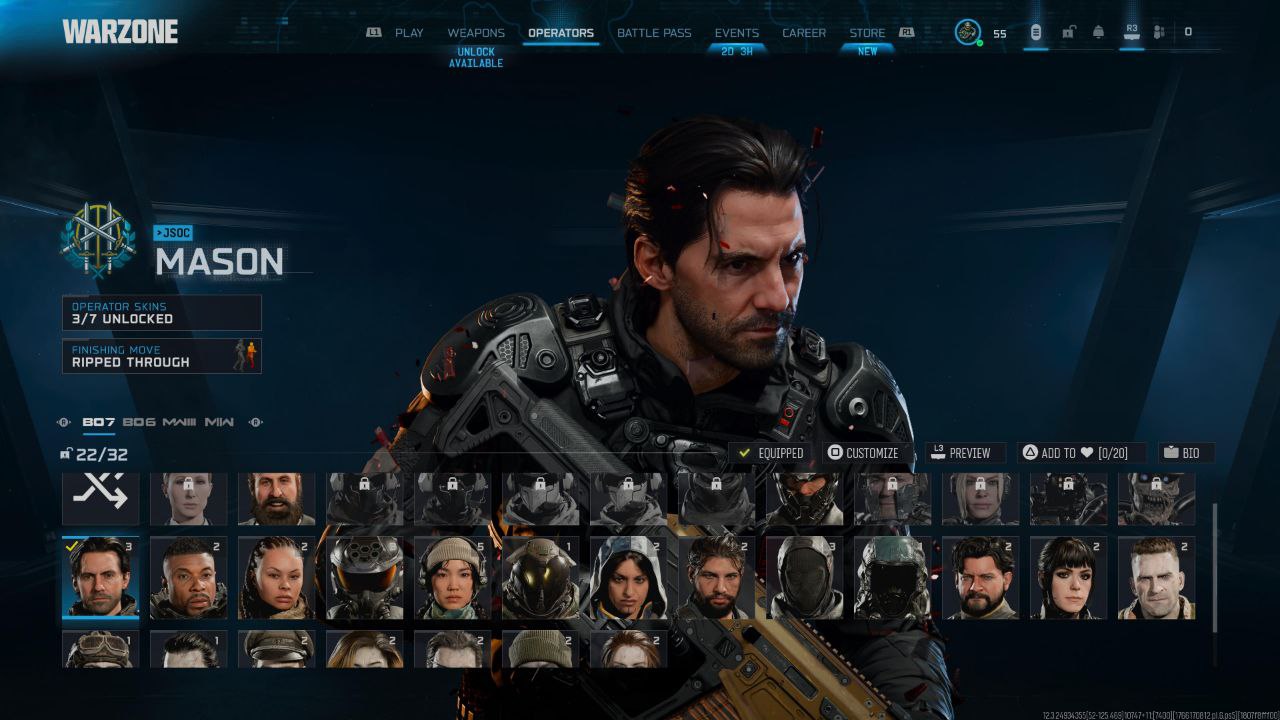Select the random shuffle operator tile
The image size is (1280, 720).
[x=101, y=497]
